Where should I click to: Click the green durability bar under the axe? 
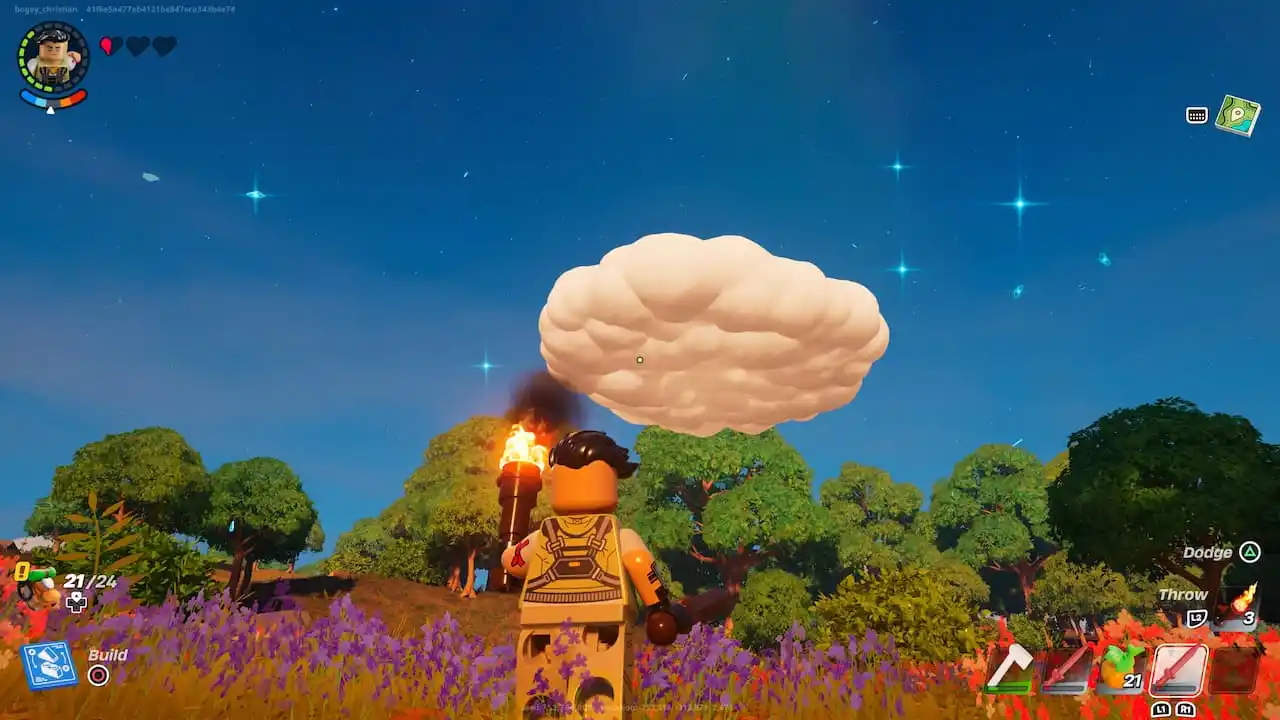(x=1007, y=687)
